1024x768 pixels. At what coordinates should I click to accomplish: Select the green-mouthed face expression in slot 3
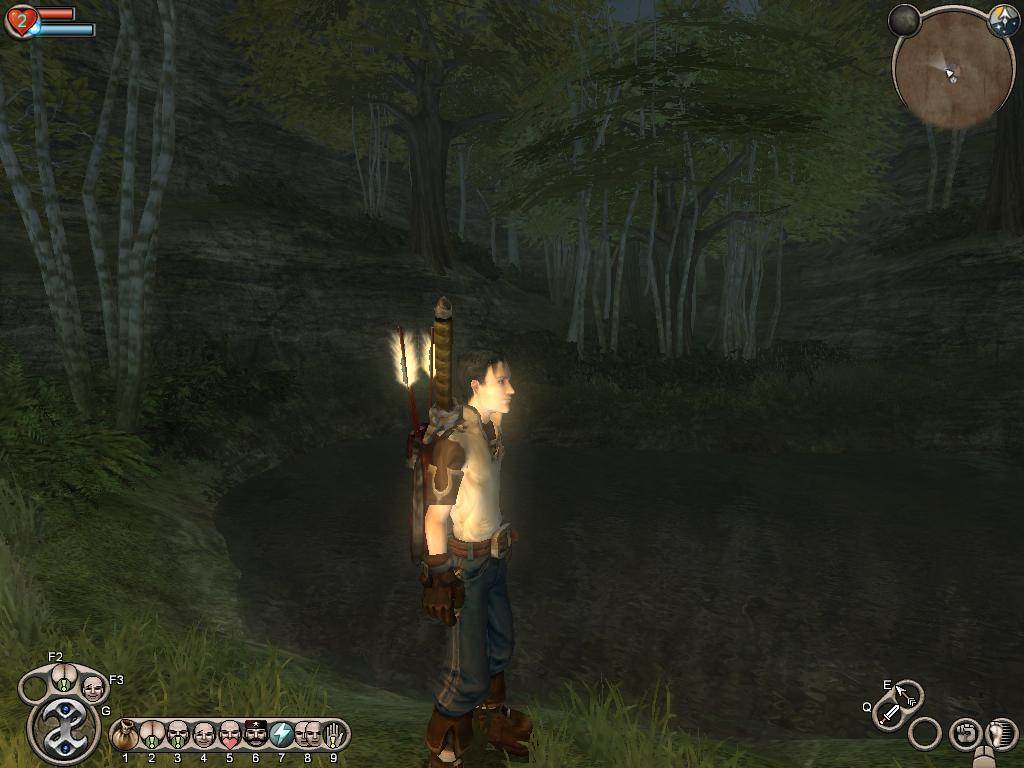[178, 735]
